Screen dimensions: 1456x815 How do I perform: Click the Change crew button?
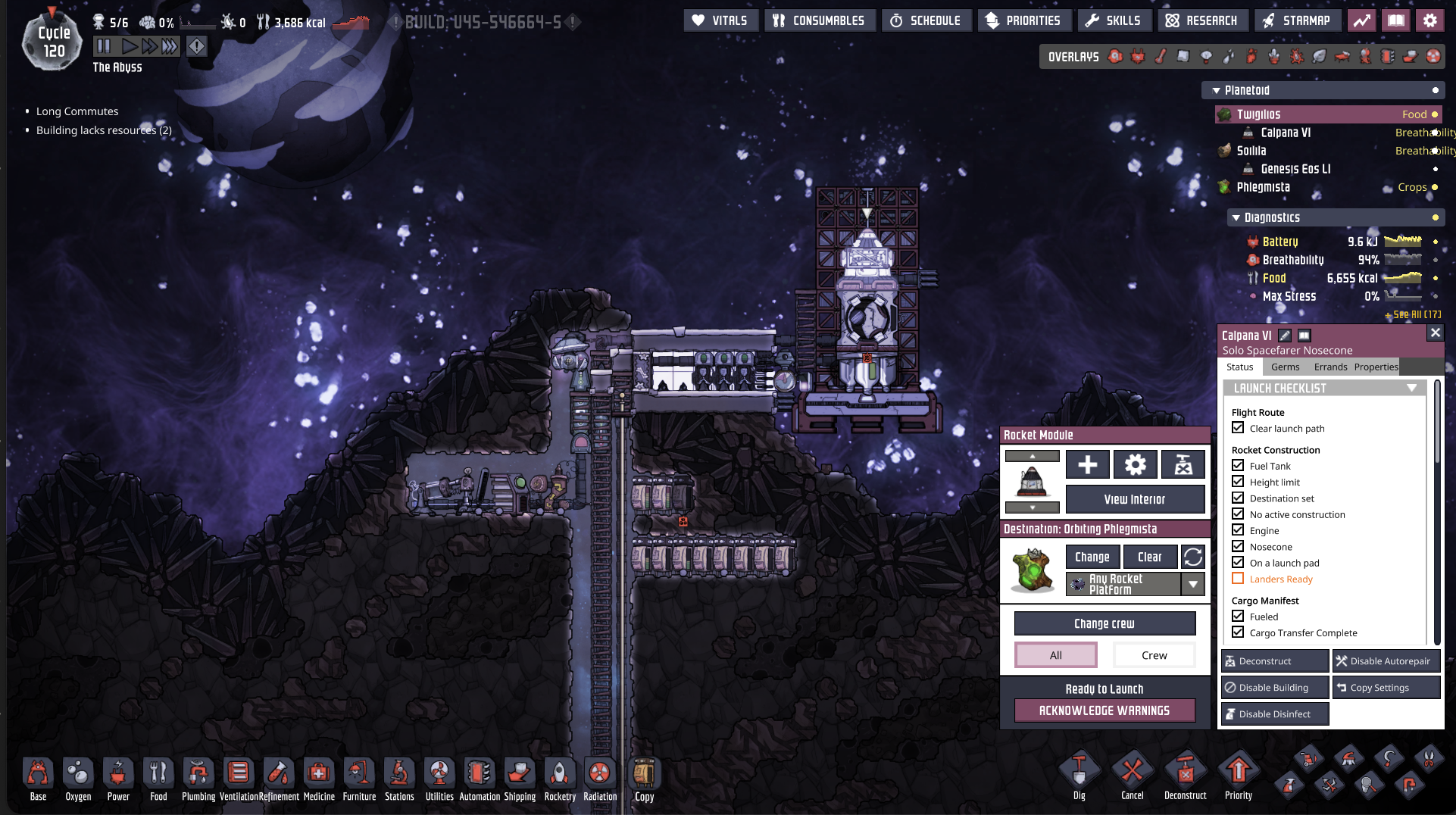[x=1104, y=623]
